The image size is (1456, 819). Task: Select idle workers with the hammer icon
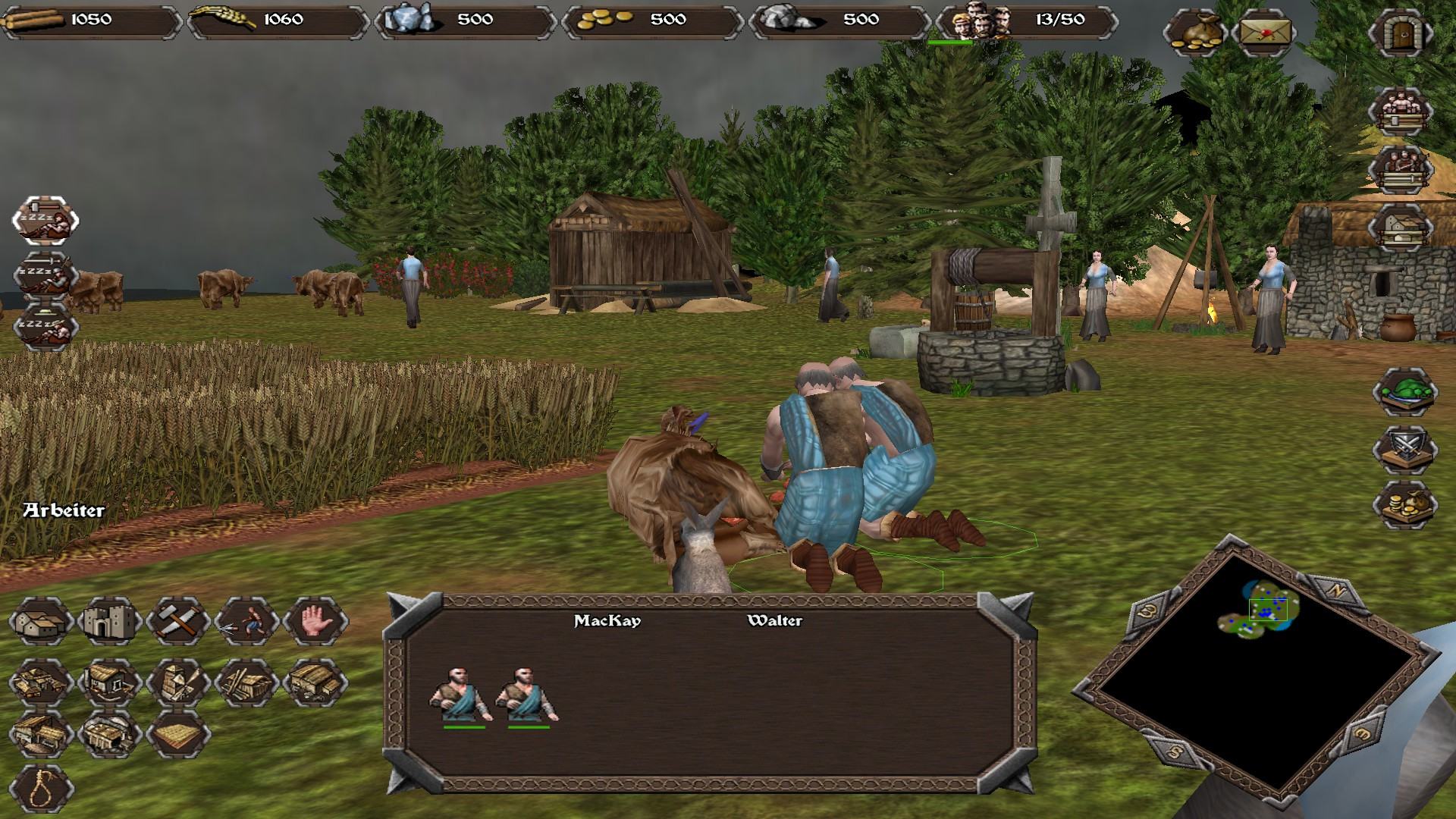tap(45, 220)
